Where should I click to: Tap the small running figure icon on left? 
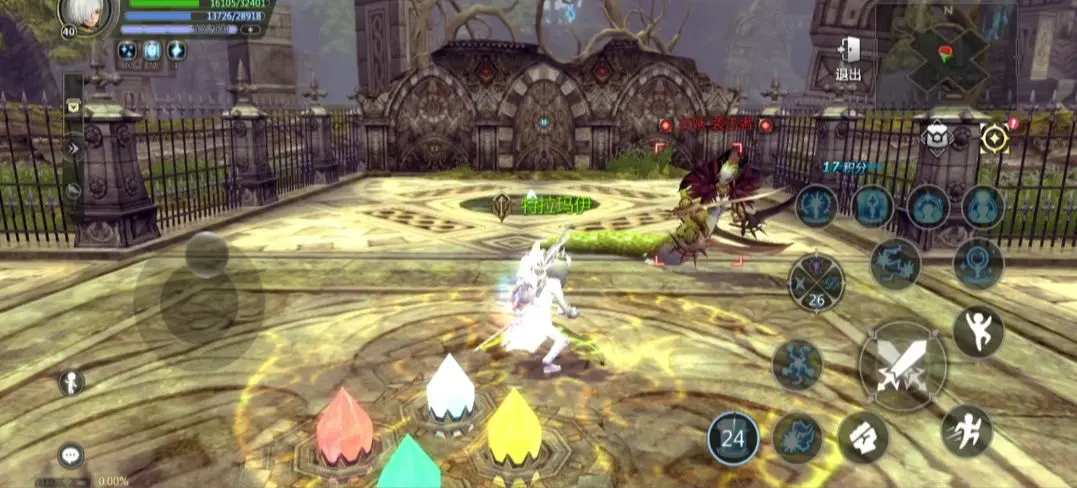click(71, 382)
